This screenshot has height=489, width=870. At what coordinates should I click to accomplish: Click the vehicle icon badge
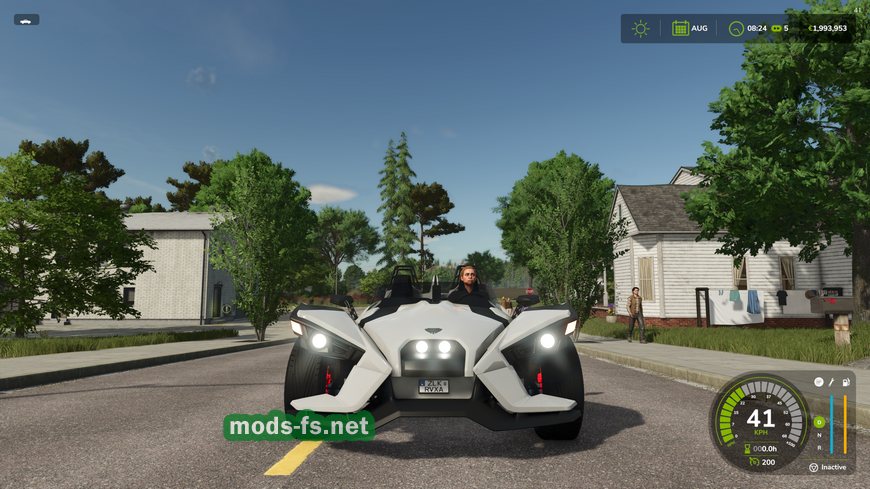[26, 19]
